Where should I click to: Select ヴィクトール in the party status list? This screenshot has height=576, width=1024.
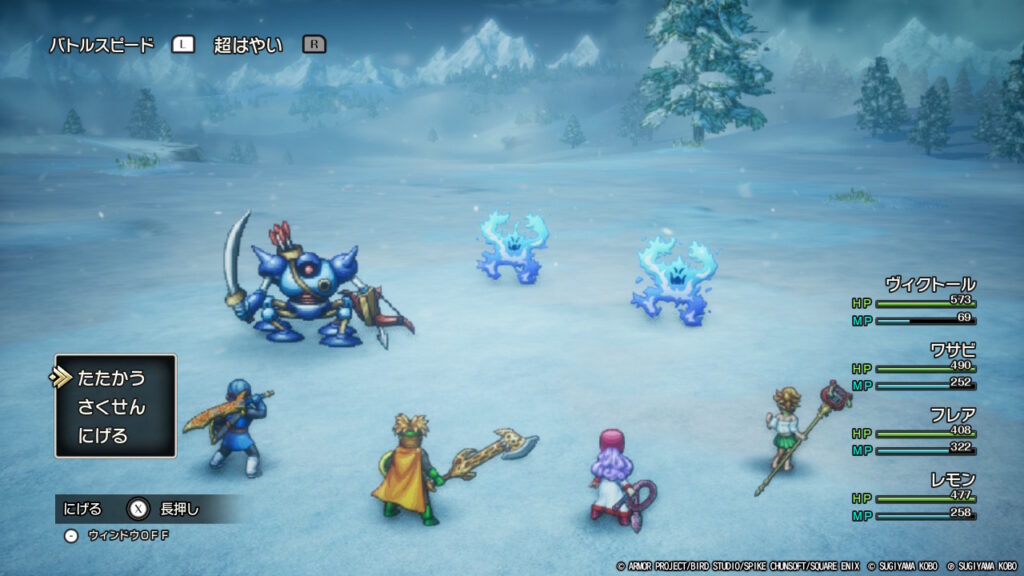929,284
